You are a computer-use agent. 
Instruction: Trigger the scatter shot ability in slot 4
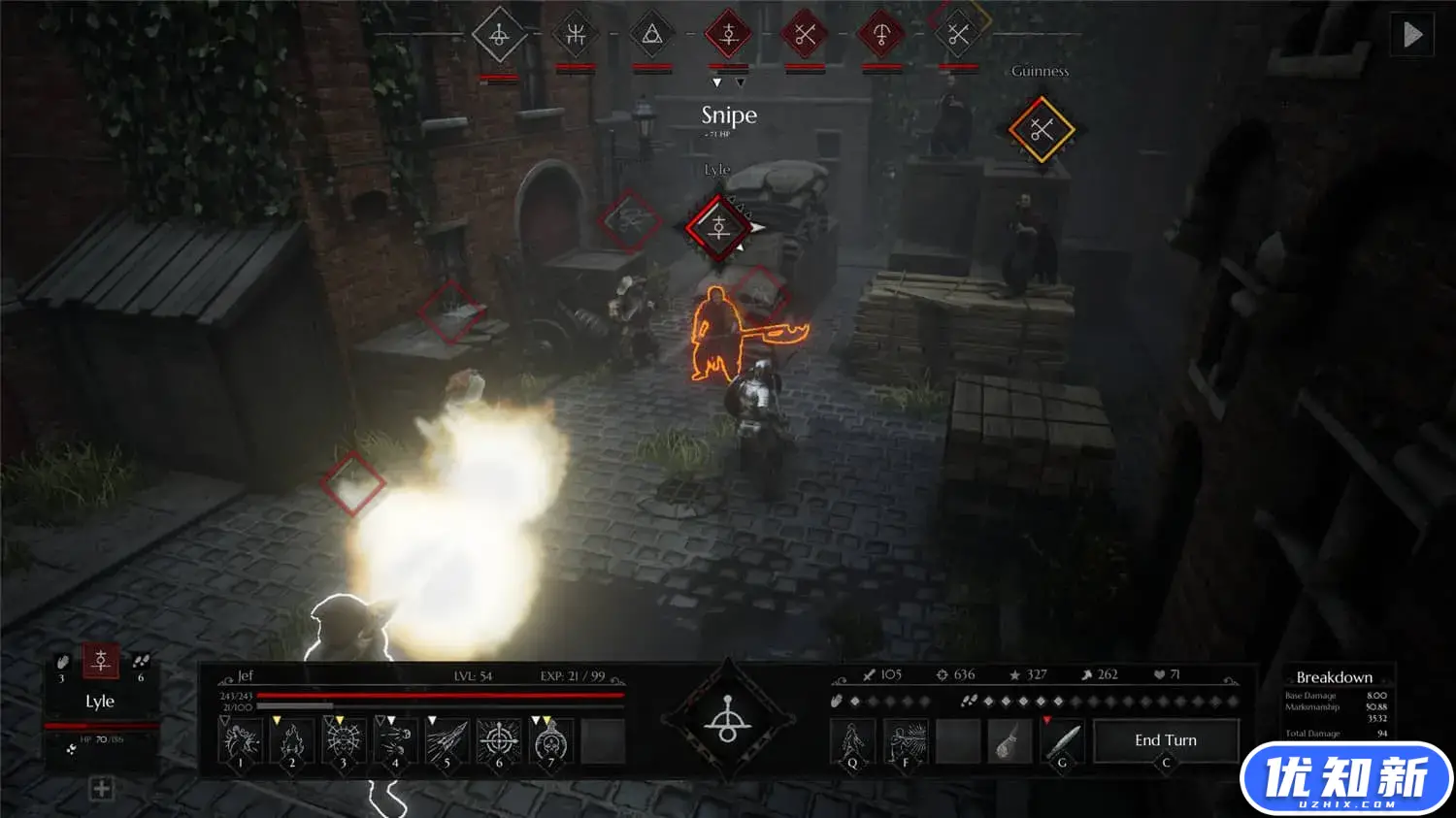point(395,742)
